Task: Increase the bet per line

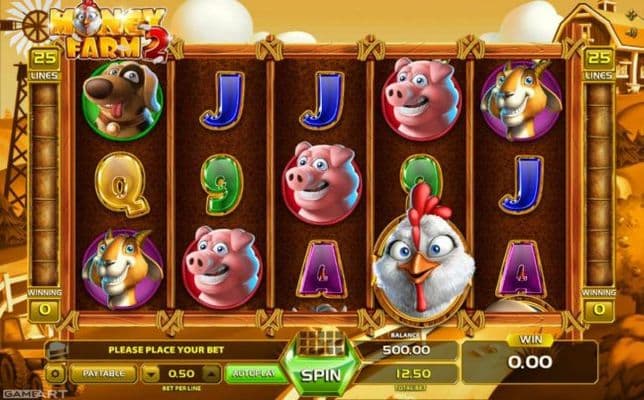Action: click(213, 374)
